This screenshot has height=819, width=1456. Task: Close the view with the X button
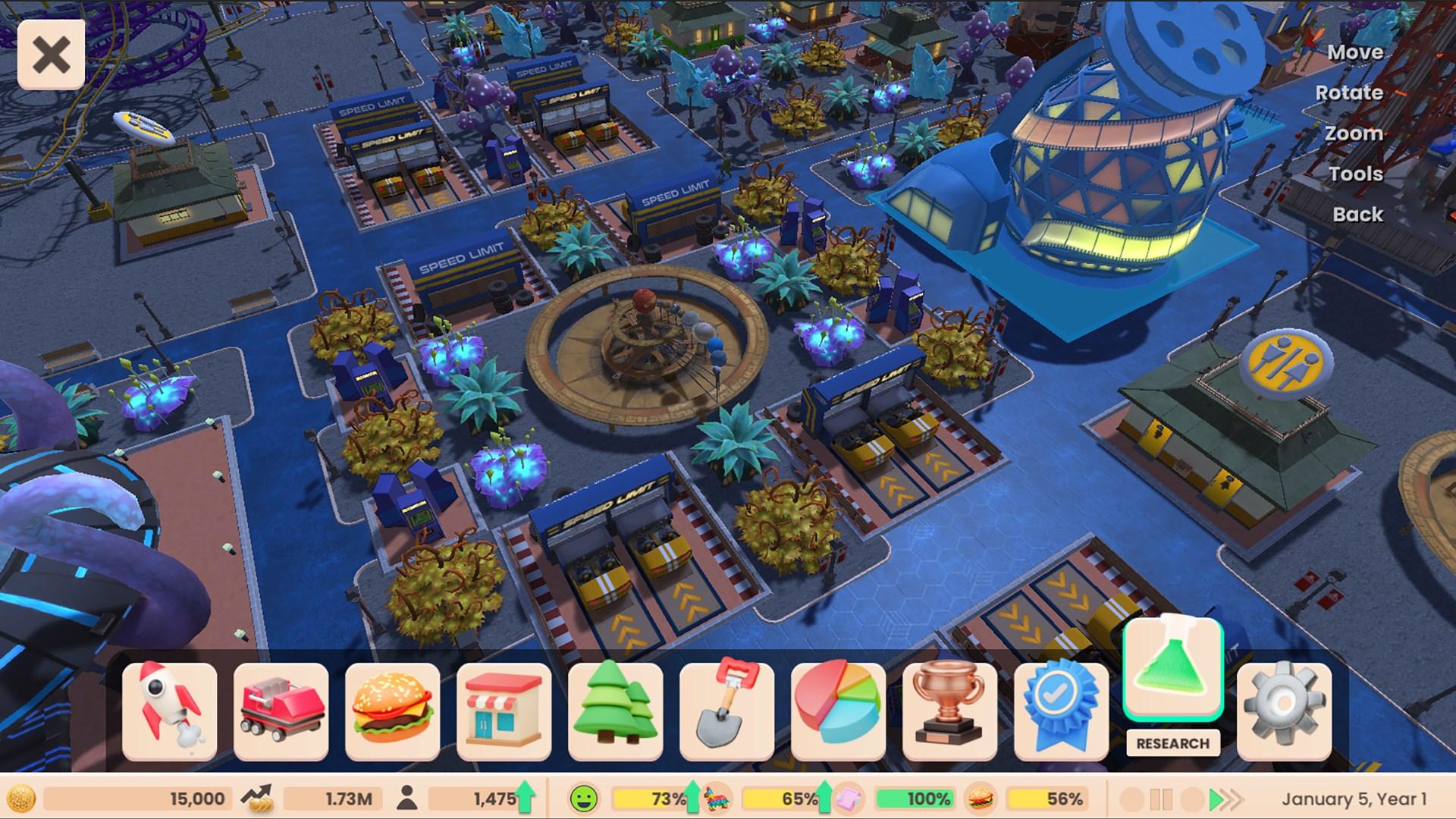(x=51, y=55)
